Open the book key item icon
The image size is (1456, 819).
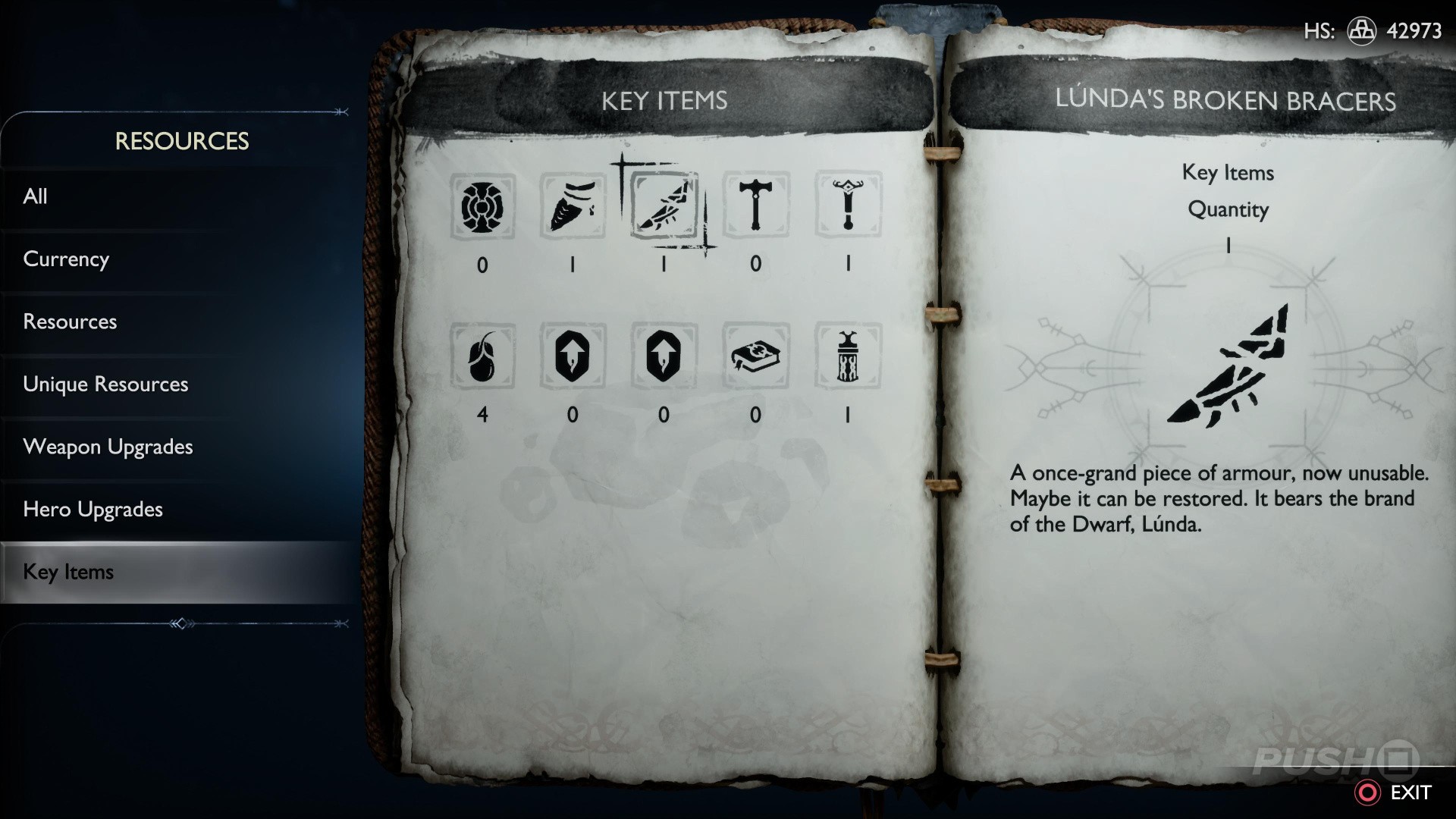(756, 356)
